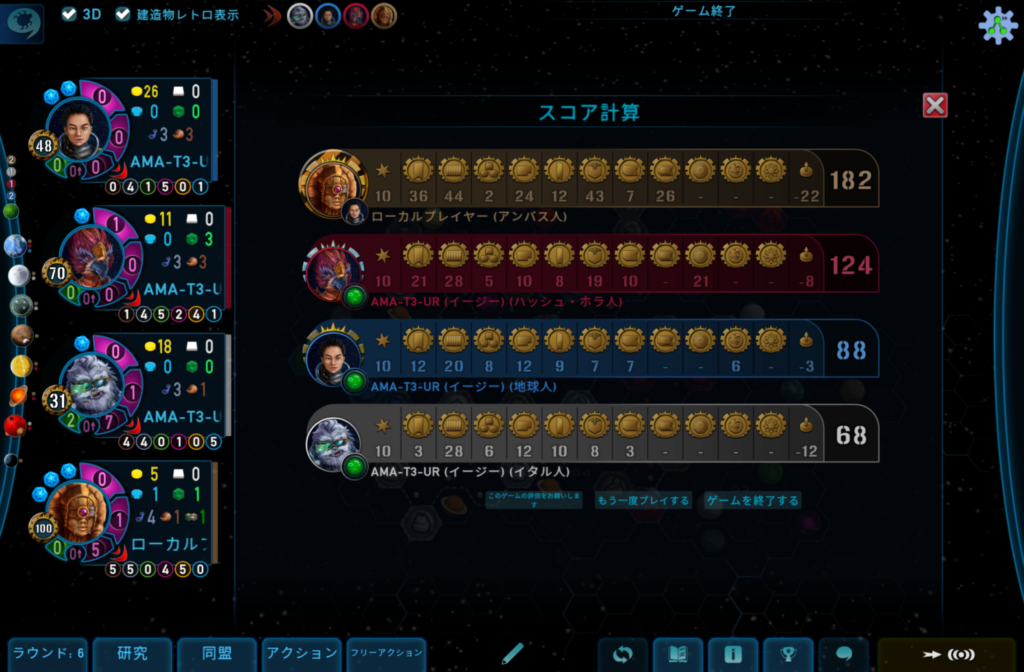Click the circular arrows refresh button
This screenshot has height=672, width=1024.
(623, 655)
